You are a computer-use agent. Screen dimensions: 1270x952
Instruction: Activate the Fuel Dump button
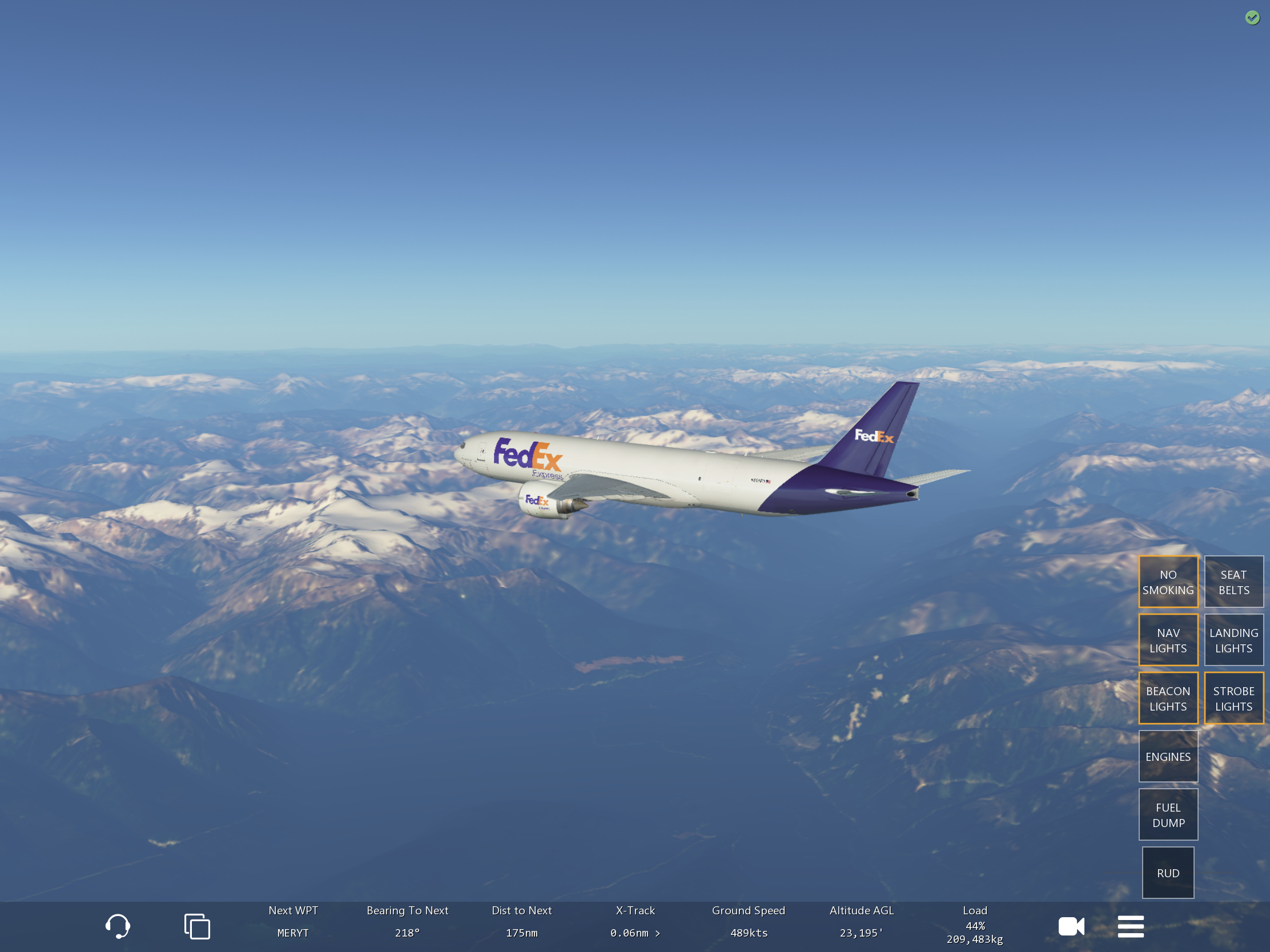click(1168, 815)
